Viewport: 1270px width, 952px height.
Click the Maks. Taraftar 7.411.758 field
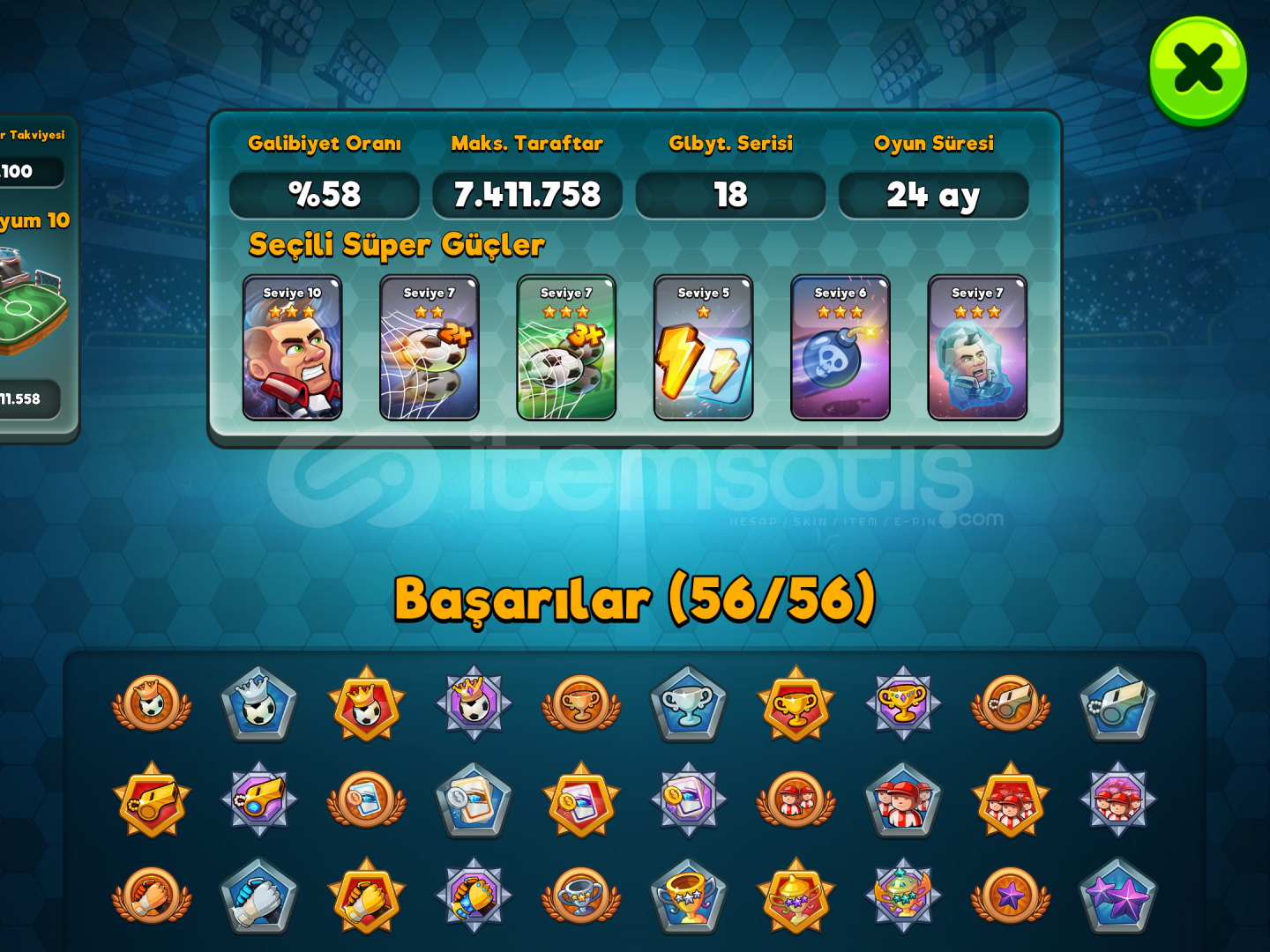click(x=527, y=194)
